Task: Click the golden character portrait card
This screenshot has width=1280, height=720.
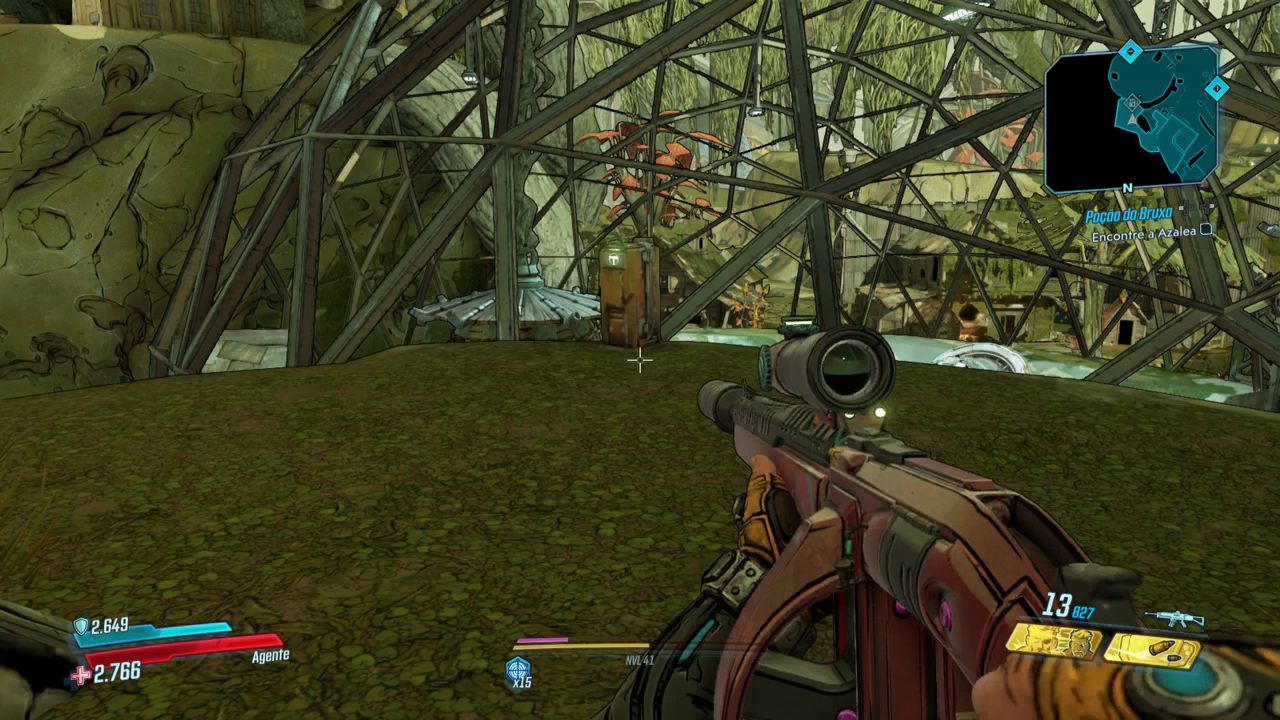Action: click(x=1054, y=642)
